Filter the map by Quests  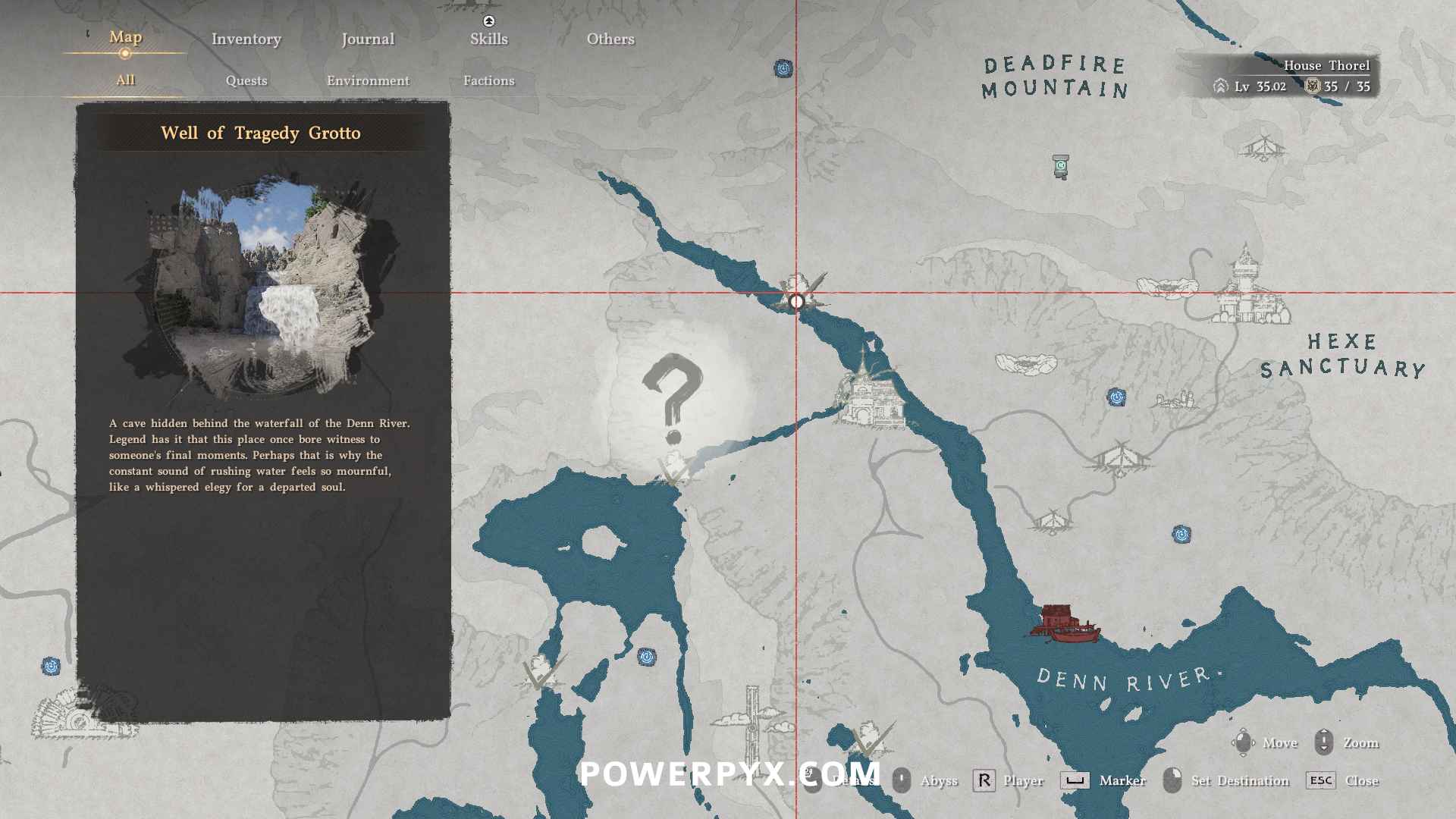[246, 80]
